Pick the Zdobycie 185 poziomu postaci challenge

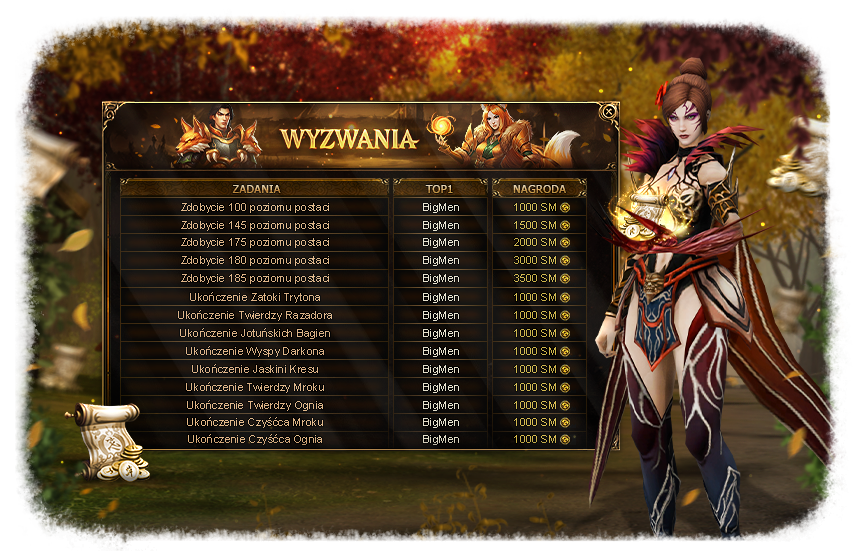tap(255, 278)
